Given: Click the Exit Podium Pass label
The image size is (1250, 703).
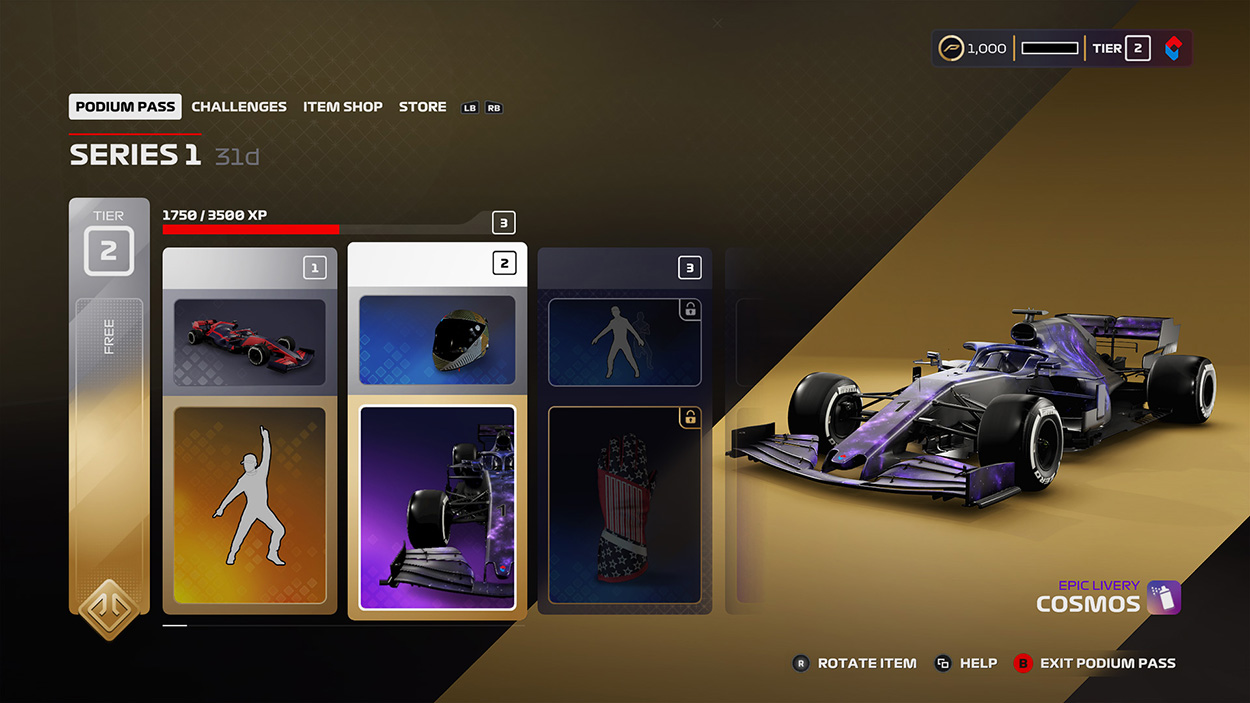Looking at the screenshot, I should point(1107,663).
